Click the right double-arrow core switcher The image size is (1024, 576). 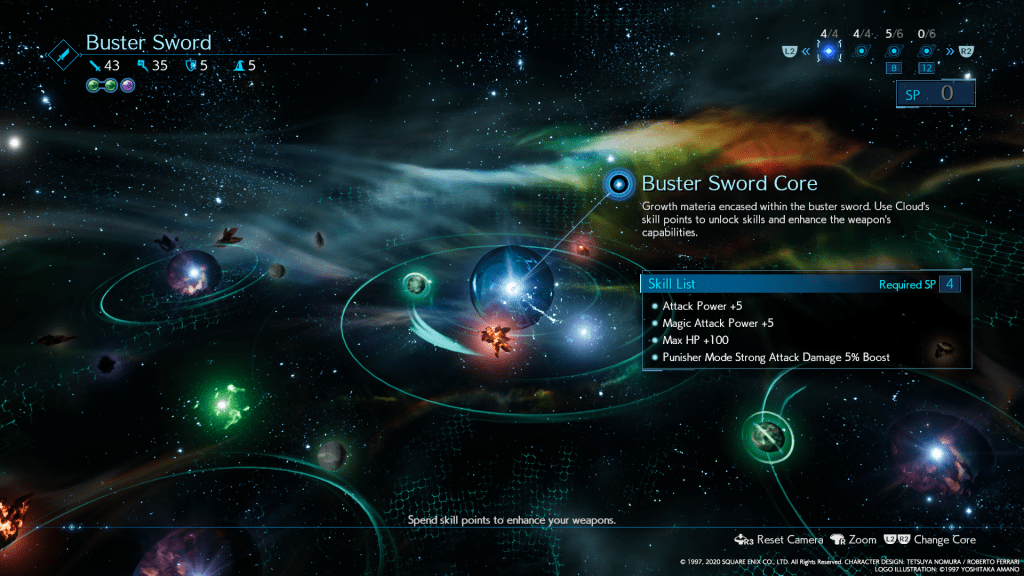[950, 51]
